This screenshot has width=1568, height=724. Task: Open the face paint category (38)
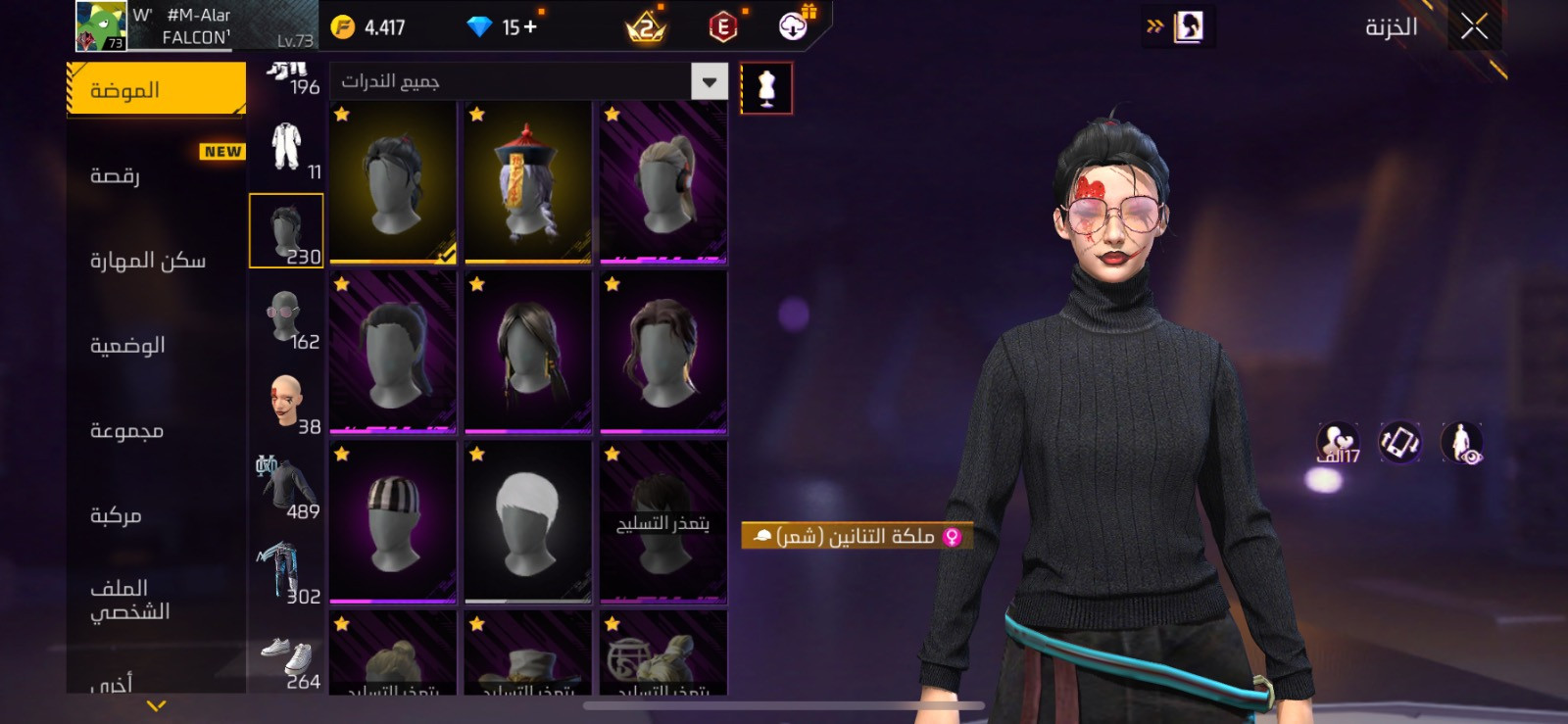point(286,404)
